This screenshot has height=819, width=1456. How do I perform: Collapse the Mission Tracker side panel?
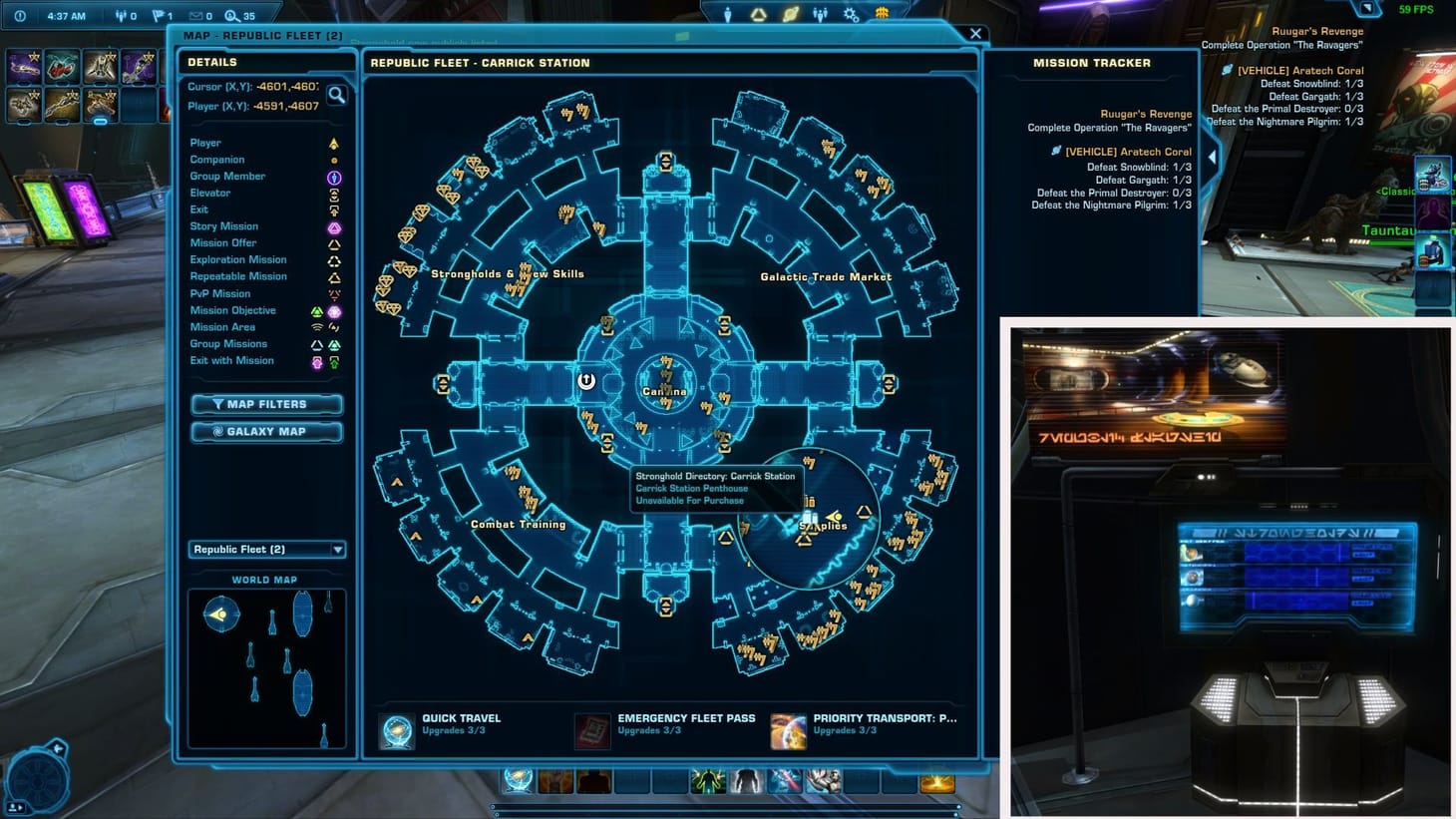[1212, 157]
